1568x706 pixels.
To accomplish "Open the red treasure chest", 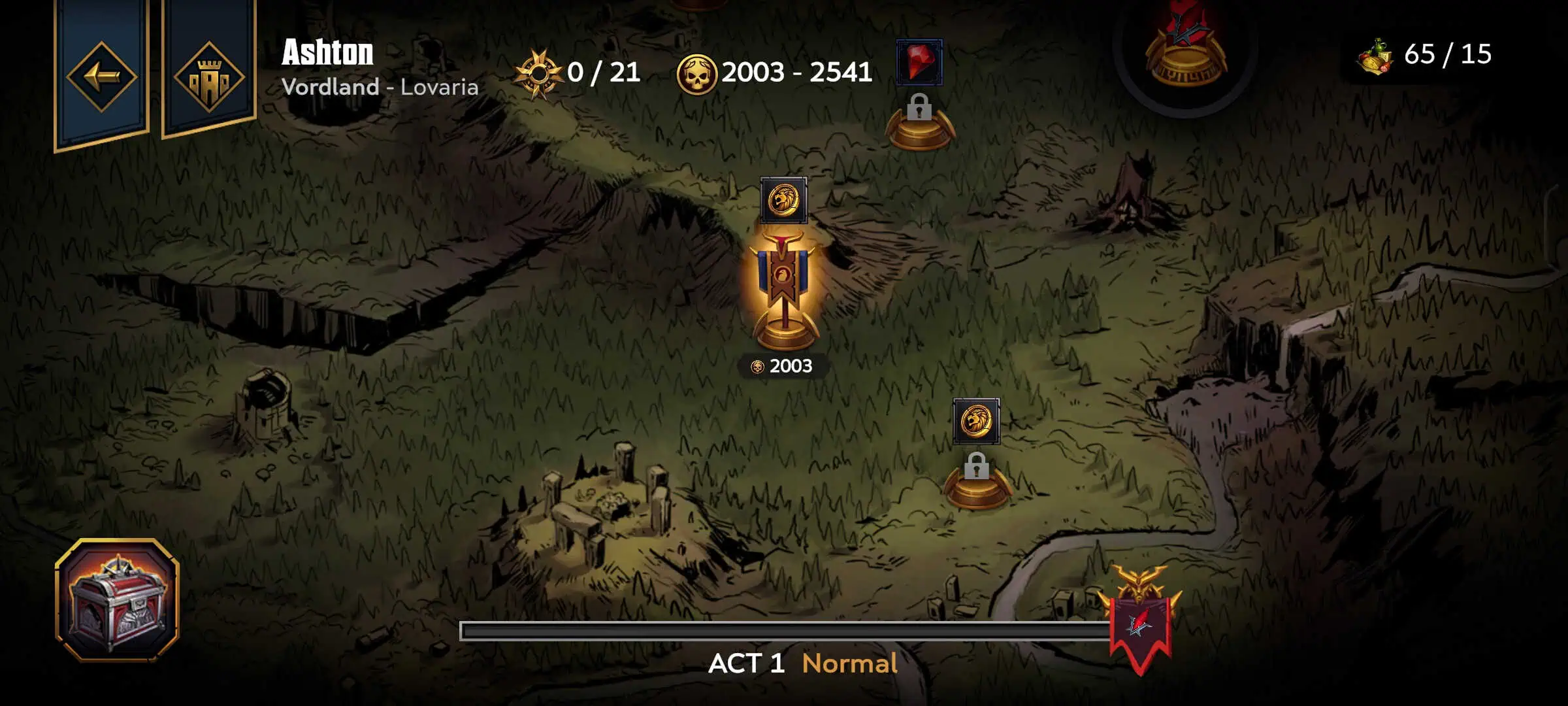I will click(x=118, y=599).
